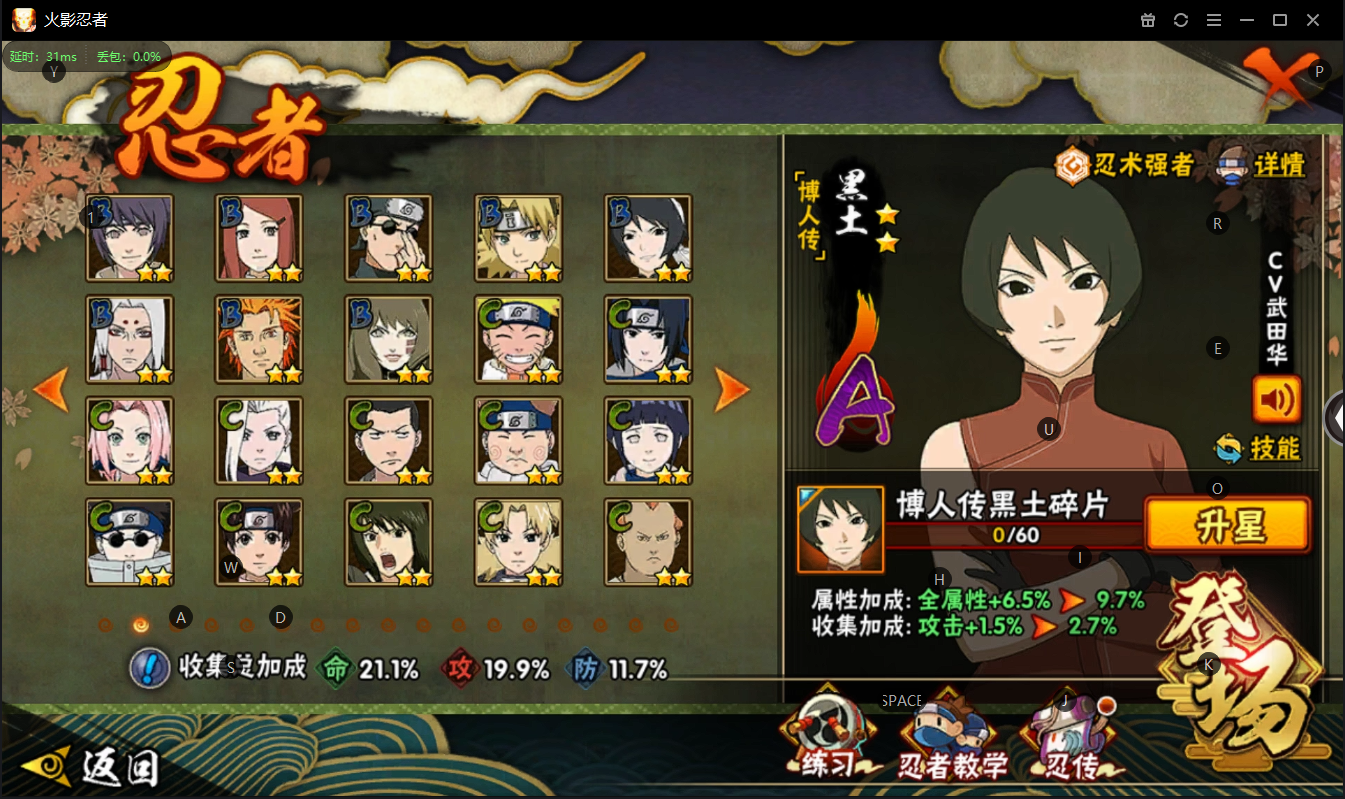The height and width of the screenshot is (799, 1345).
Task: Close the ninja screen with the X
Action: point(1277,78)
